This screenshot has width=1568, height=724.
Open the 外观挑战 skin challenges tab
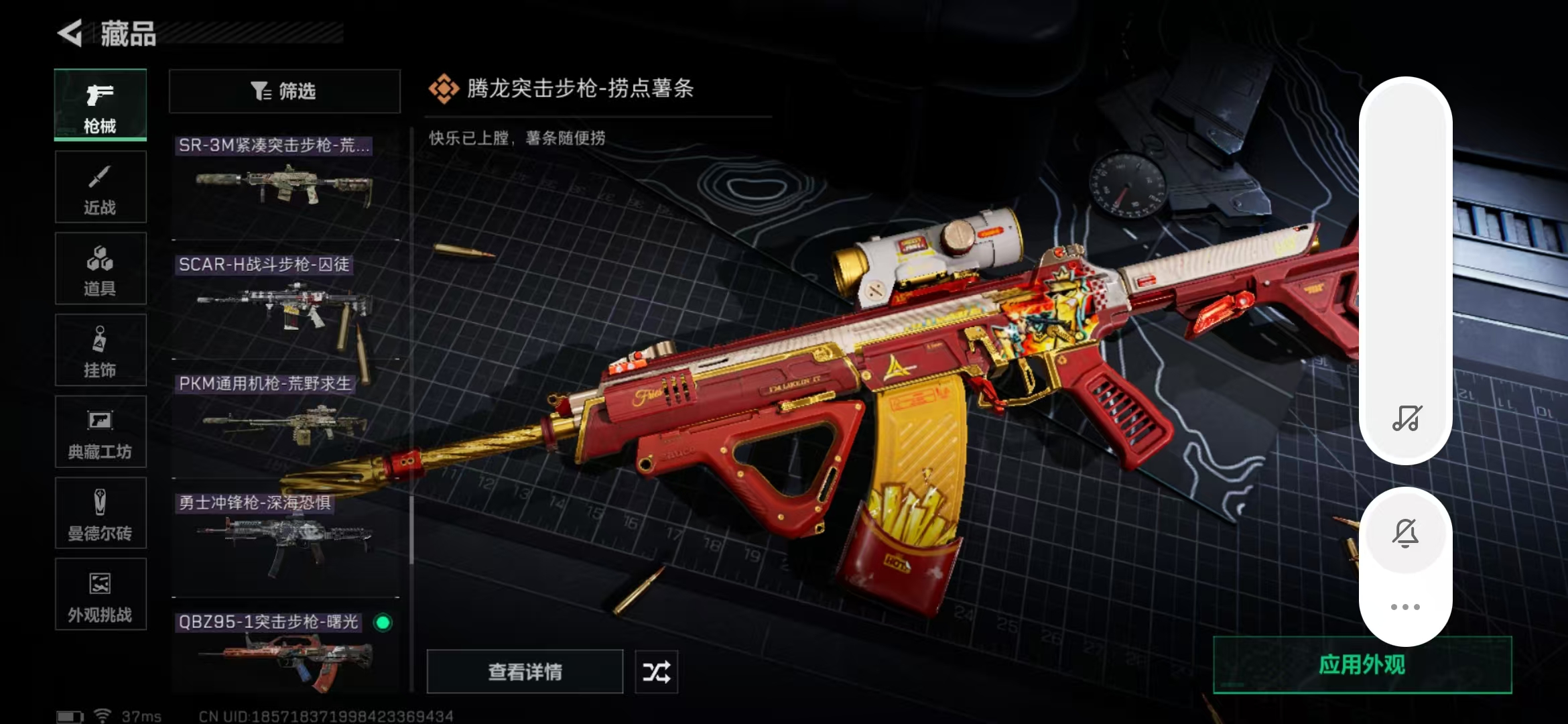pyautogui.click(x=101, y=595)
